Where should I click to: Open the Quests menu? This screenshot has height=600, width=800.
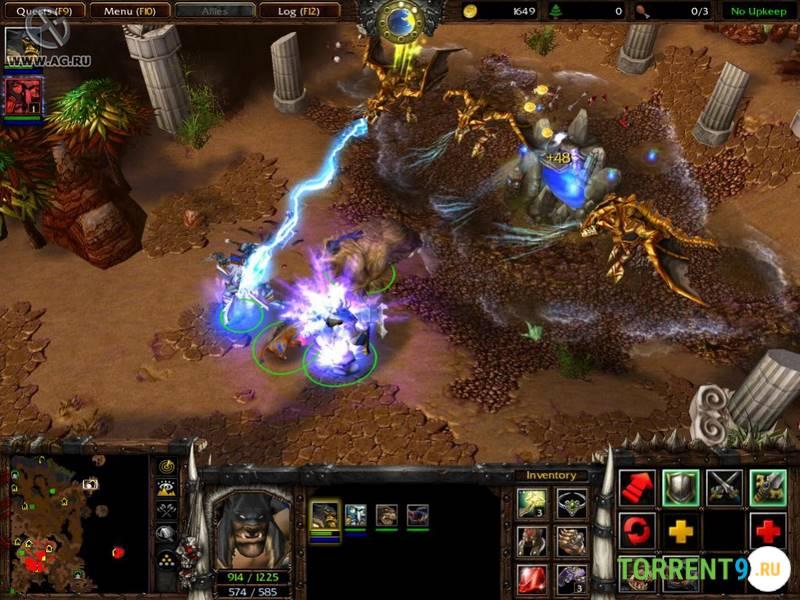pyautogui.click(x=42, y=11)
